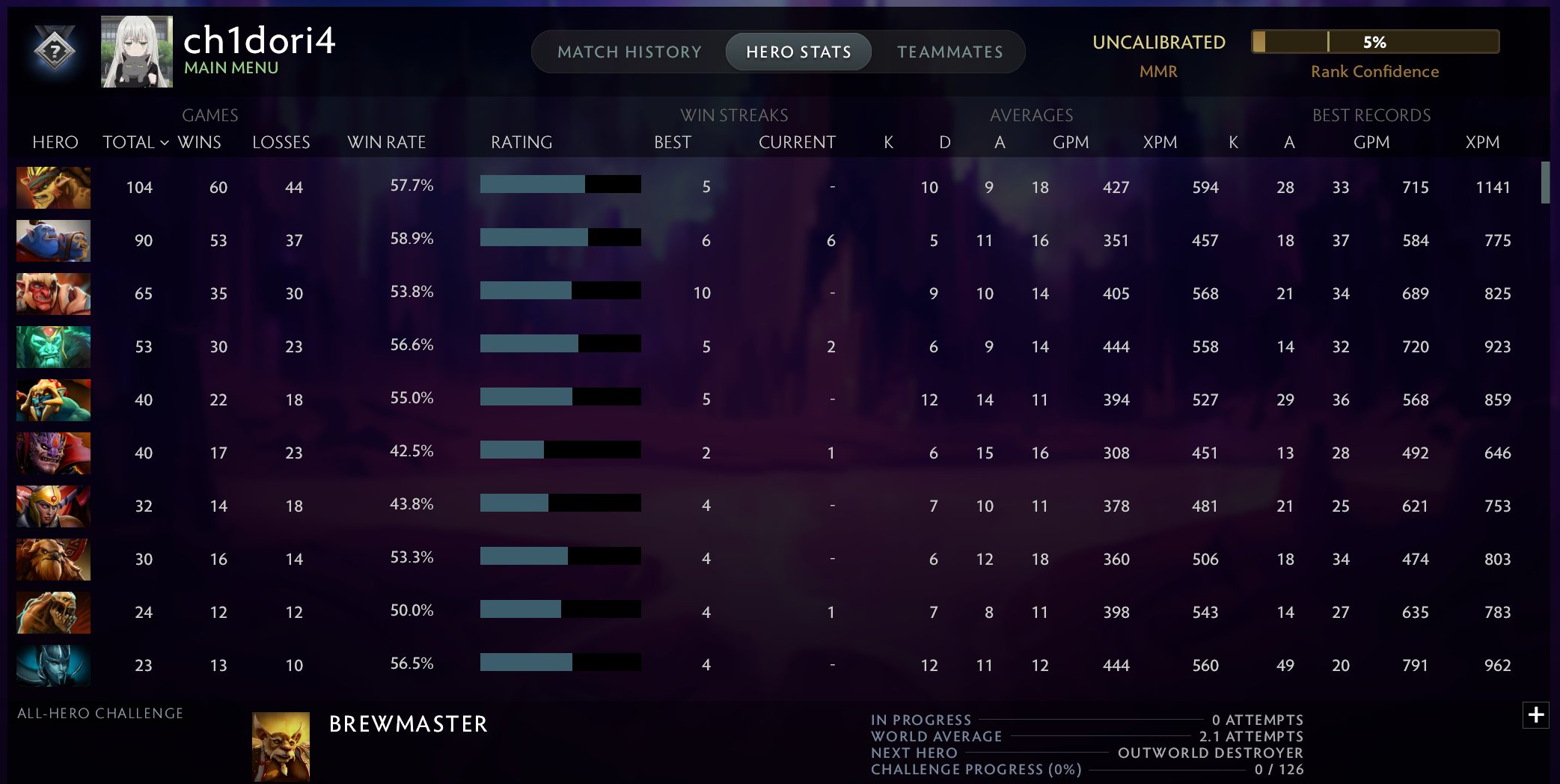Select Bounty Hunter's hero portrait

click(x=52, y=188)
